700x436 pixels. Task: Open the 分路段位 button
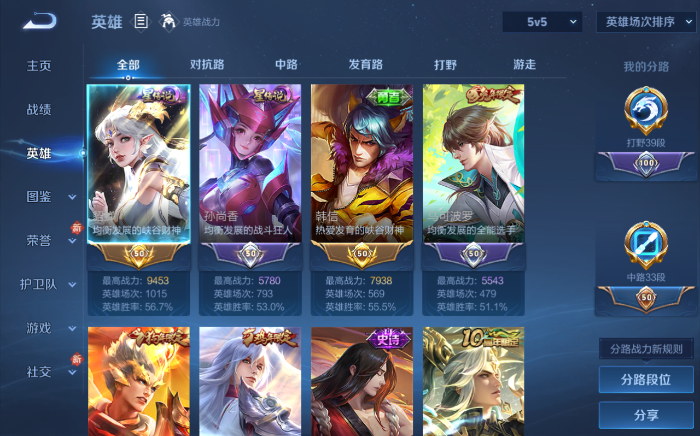pyautogui.click(x=645, y=380)
